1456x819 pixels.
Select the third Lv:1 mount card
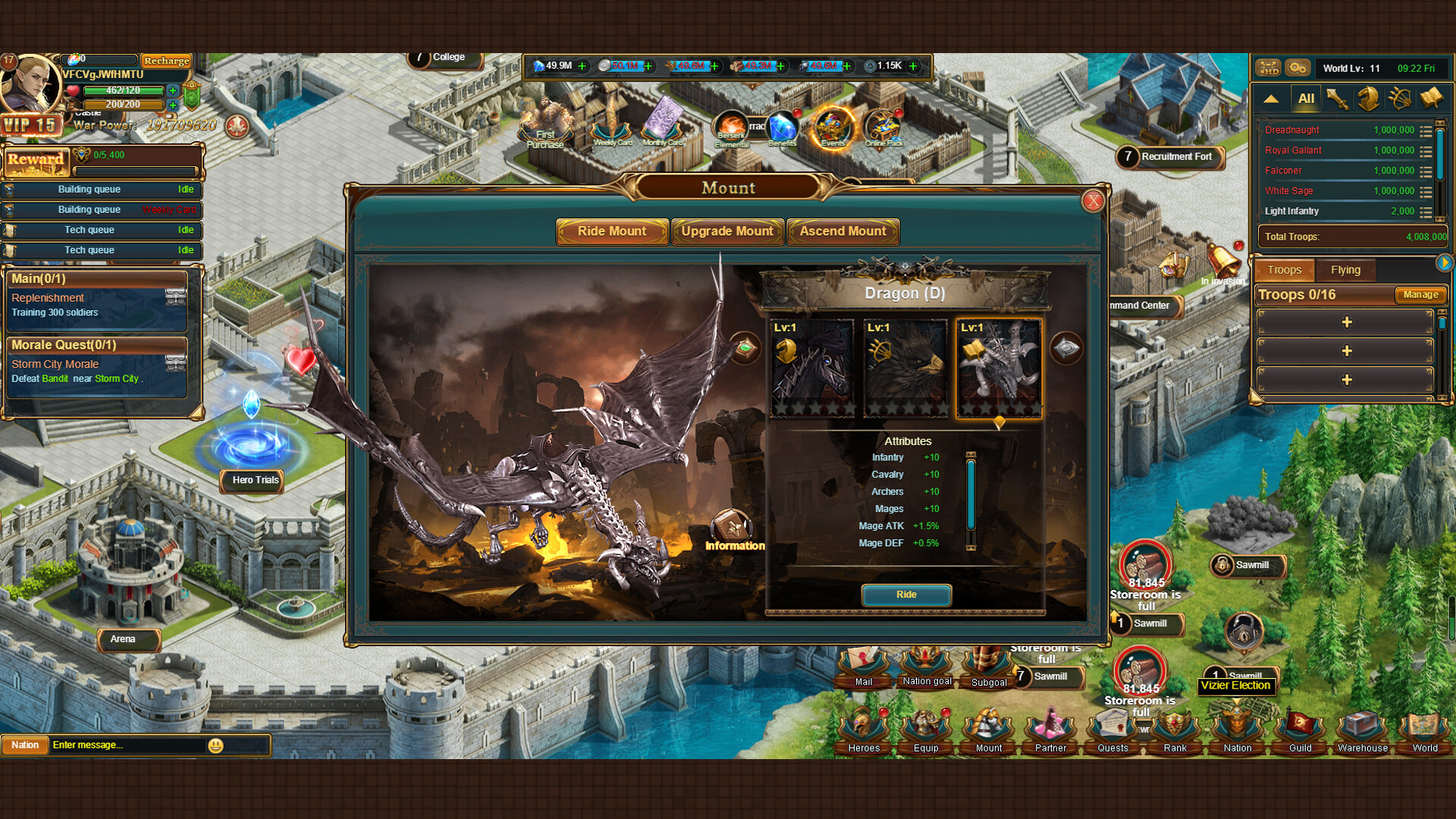(999, 366)
